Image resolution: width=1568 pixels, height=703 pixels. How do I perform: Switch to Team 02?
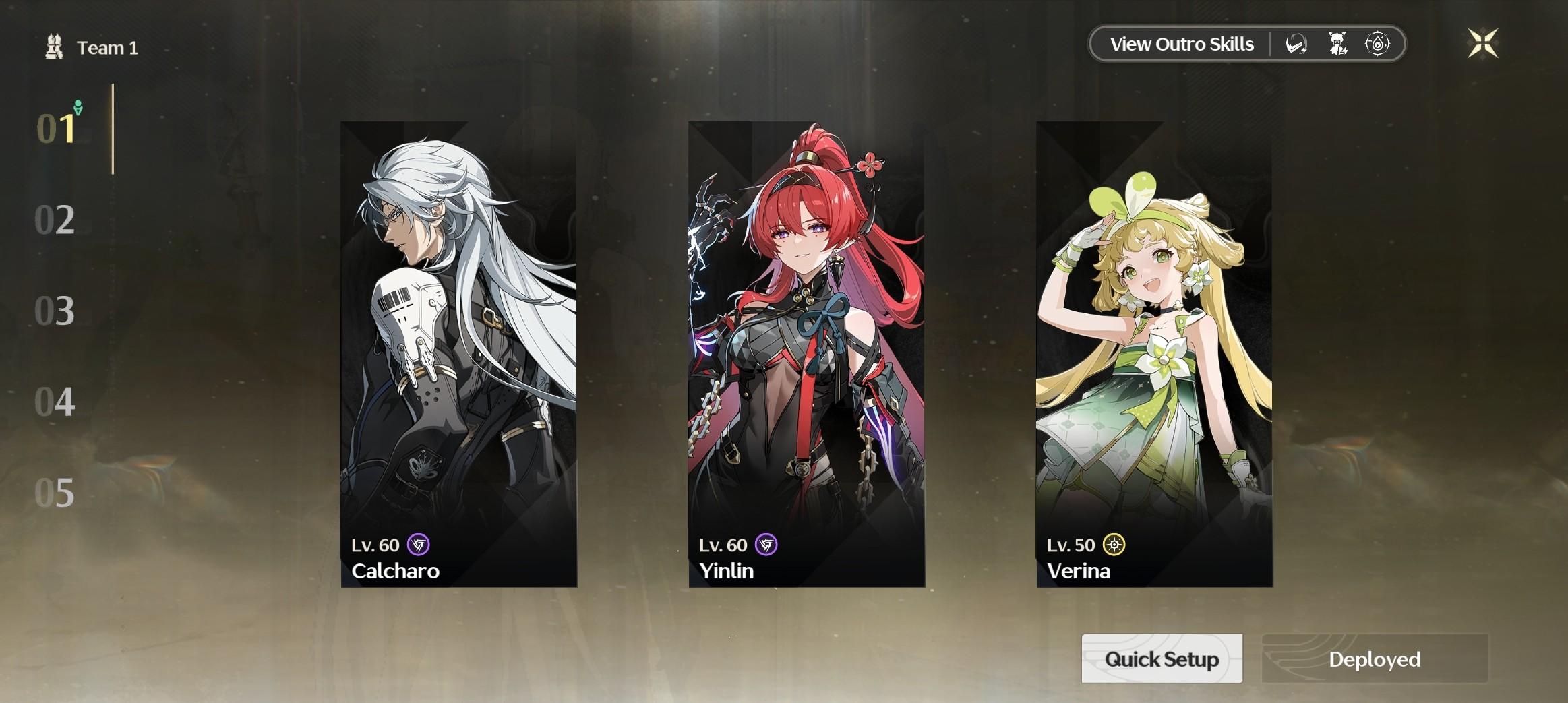(x=57, y=220)
